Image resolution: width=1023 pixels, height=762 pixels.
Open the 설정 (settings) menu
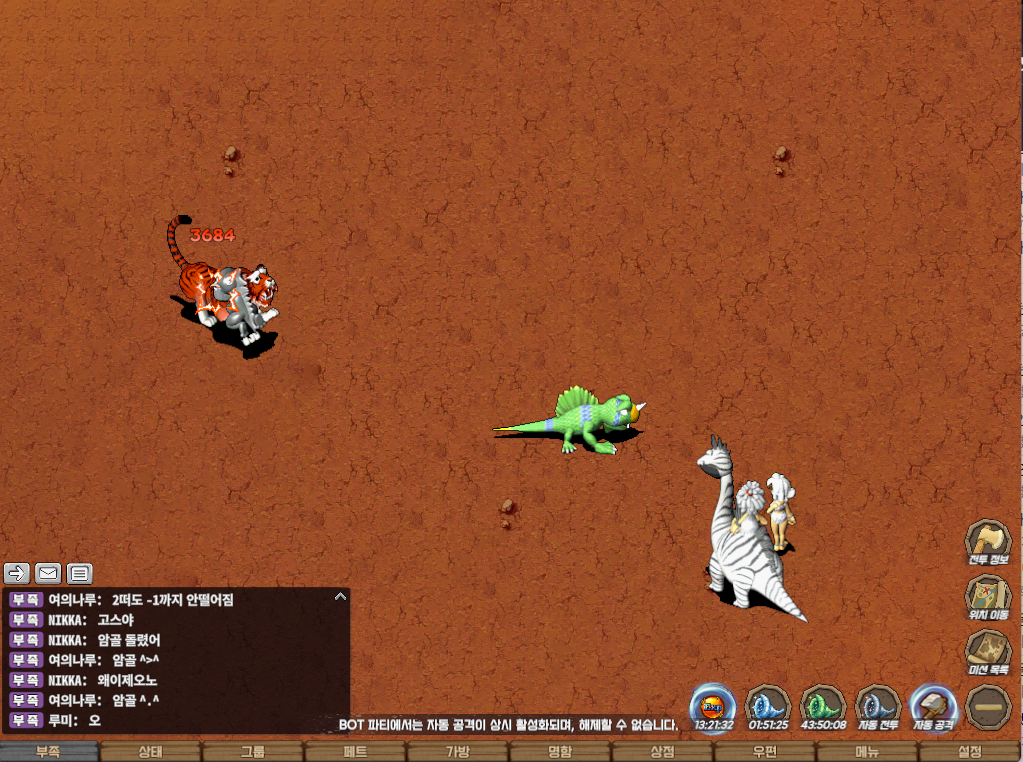tap(969, 752)
